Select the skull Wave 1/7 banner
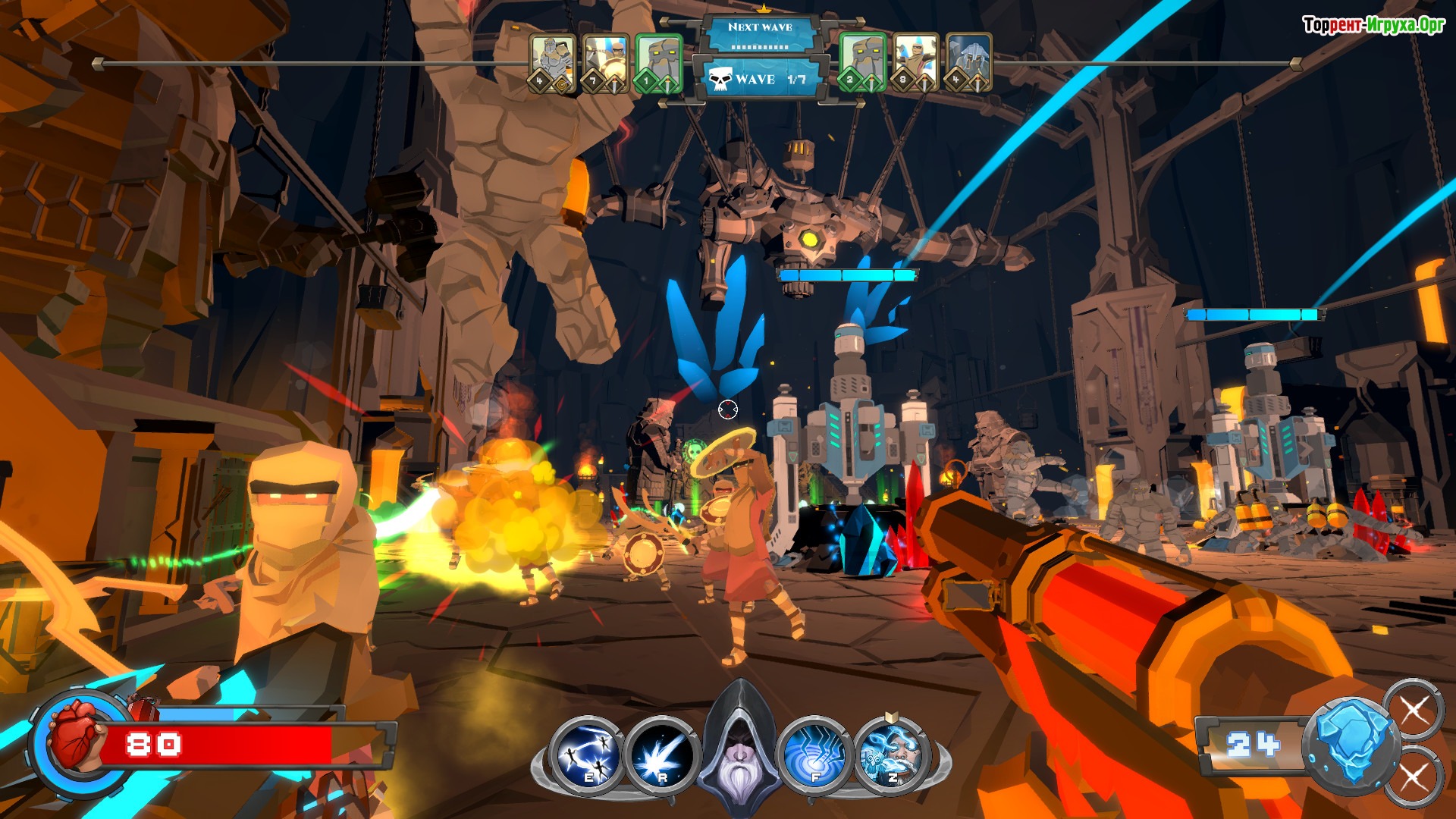The image size is (1456, 819). tap(760, 79)
